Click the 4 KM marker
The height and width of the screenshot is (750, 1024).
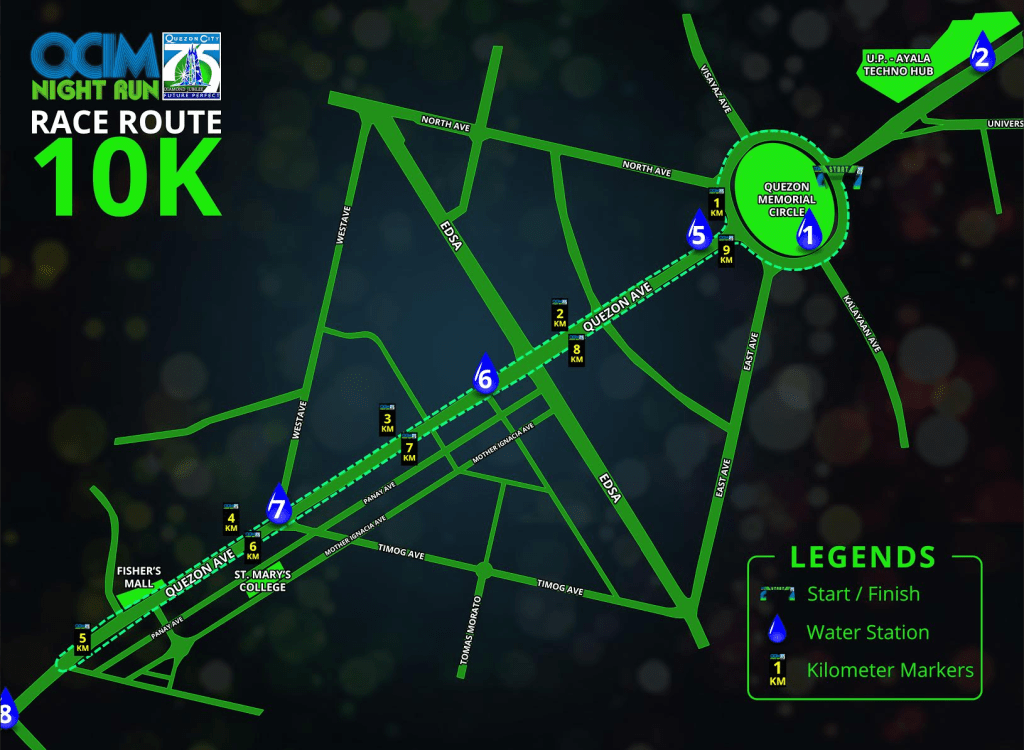click(231, 517)
